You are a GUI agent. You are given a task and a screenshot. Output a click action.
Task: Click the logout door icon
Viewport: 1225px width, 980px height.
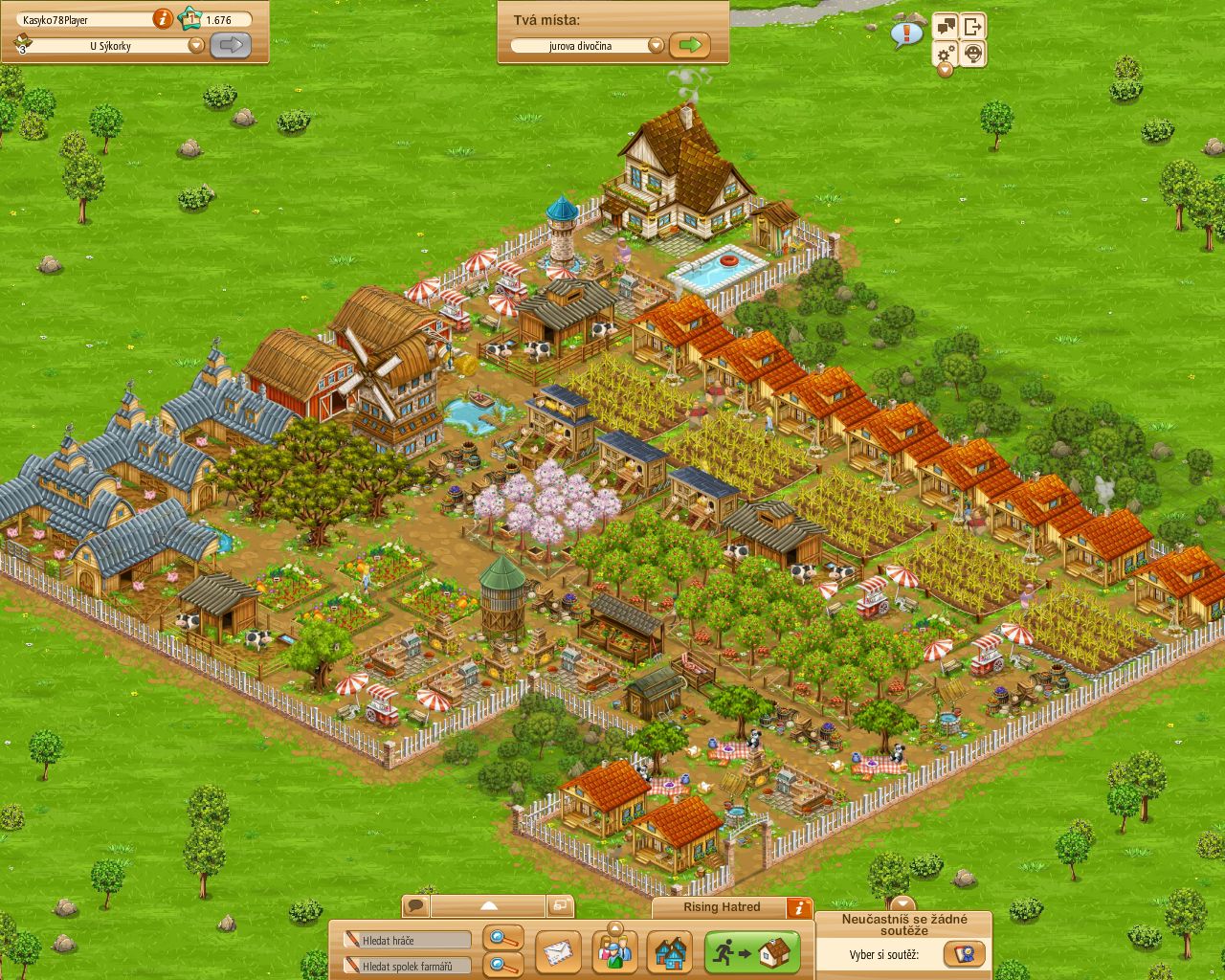click(974, 26)
